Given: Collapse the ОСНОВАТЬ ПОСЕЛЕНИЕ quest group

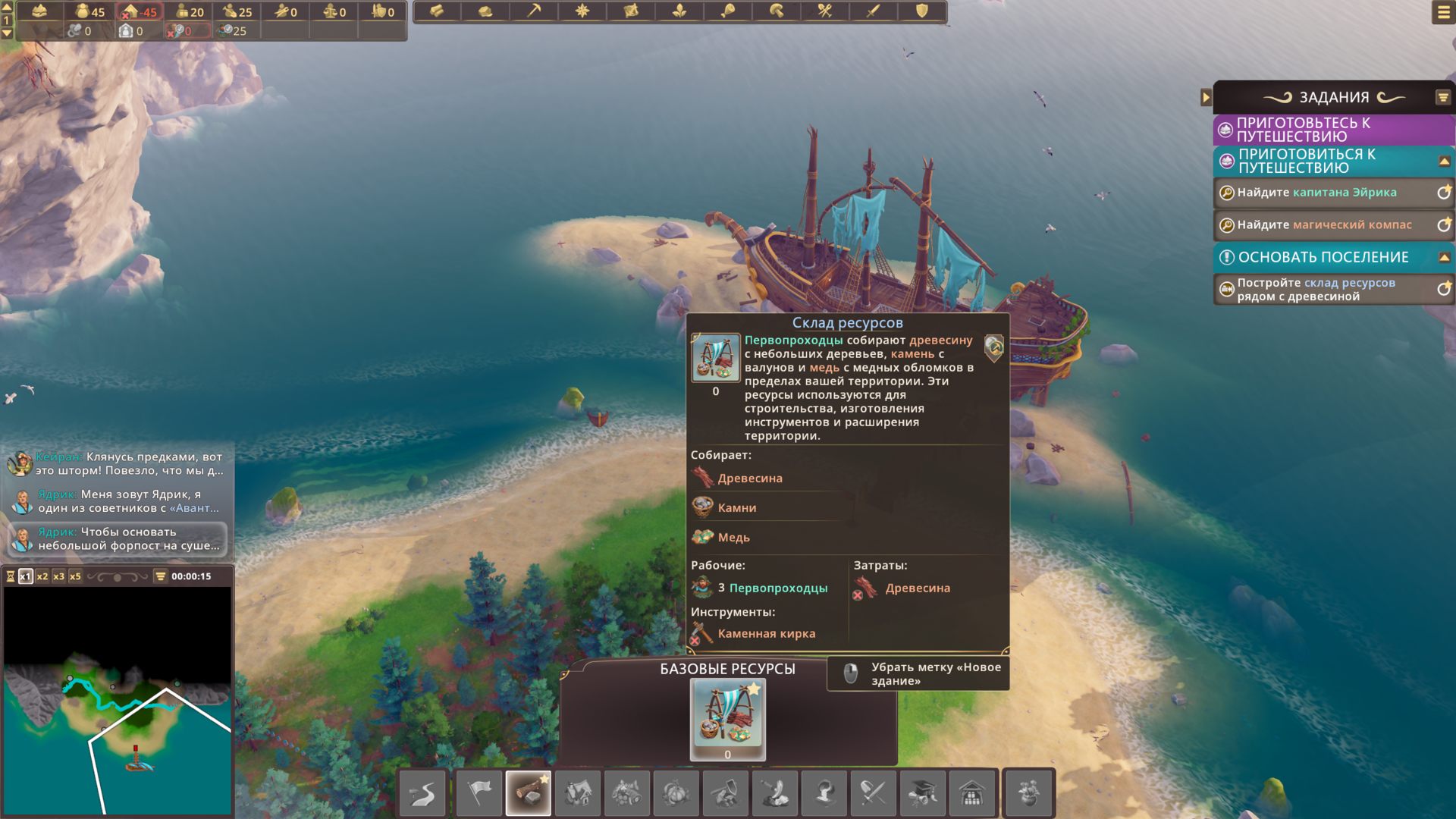Looking at the screenshot, I should (x=1444, y=257).
